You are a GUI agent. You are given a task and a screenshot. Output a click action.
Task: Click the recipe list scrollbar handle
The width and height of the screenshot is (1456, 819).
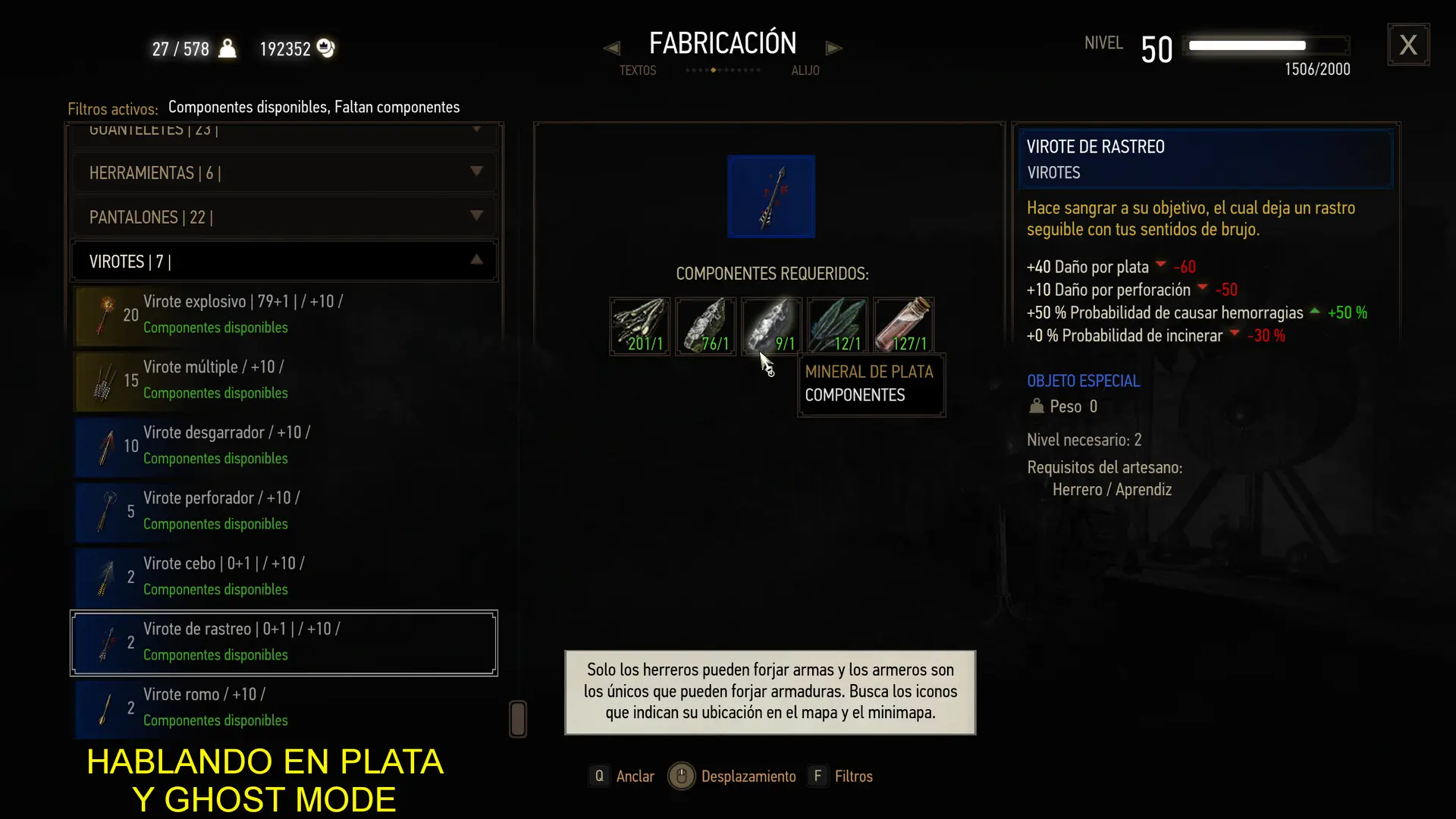(518, 719)
